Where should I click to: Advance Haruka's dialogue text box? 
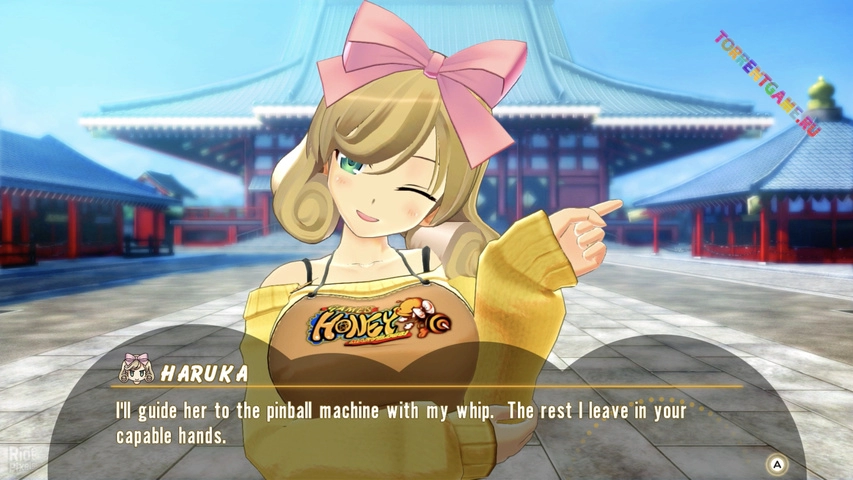776,464
